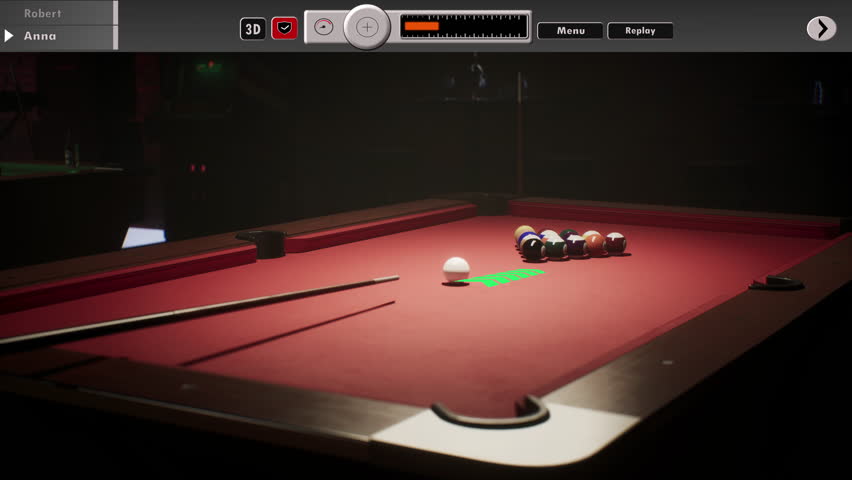The width and height of the screenshot is (852, 480).
Task: Watch the Replay
Action: pos(640,31)
